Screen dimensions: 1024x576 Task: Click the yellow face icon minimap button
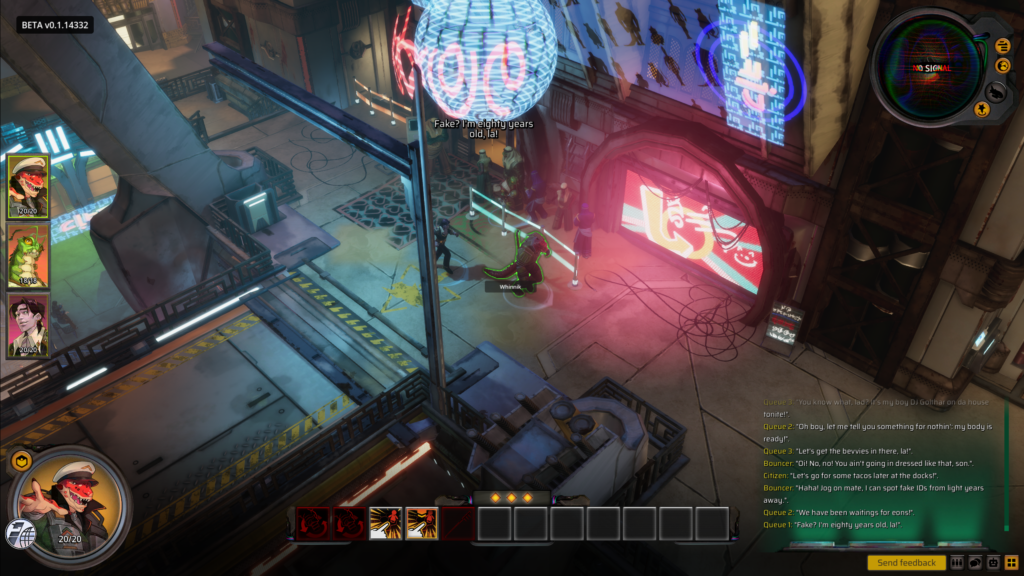1004,66
